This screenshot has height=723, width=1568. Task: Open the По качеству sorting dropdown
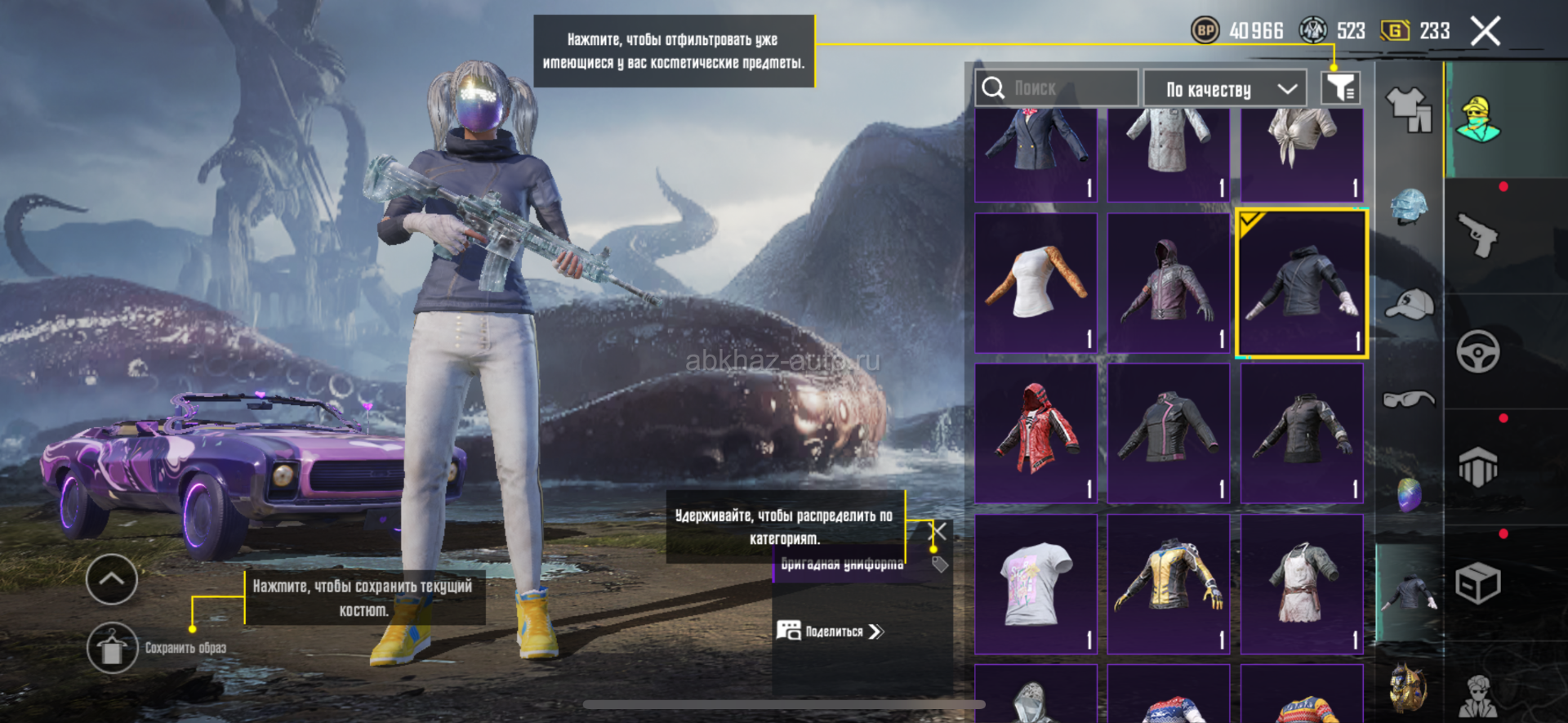pyautogui.click(x=1224, y=89)
